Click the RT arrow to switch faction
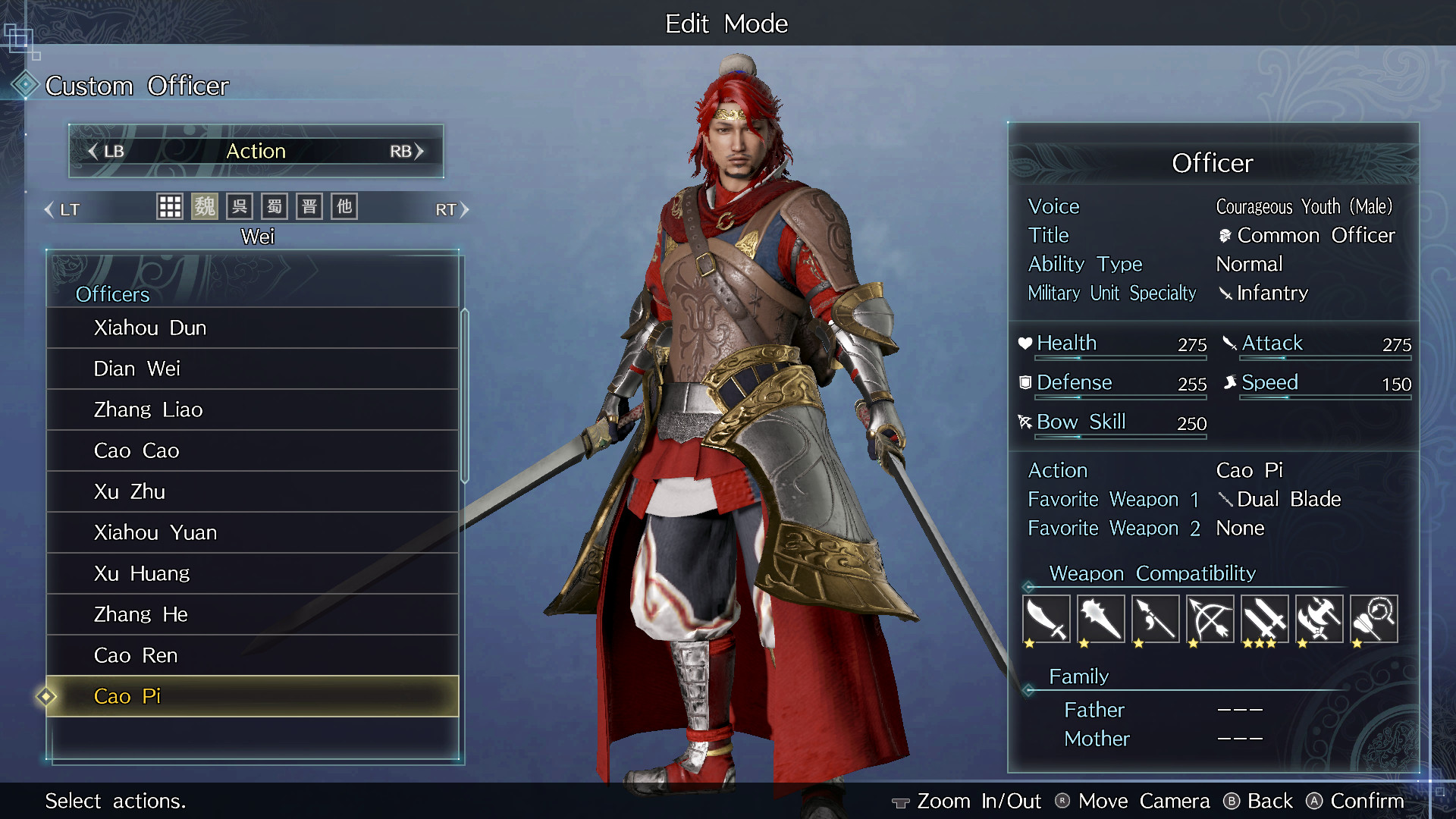Screen dimensions: 1456x819 (453, 209)
